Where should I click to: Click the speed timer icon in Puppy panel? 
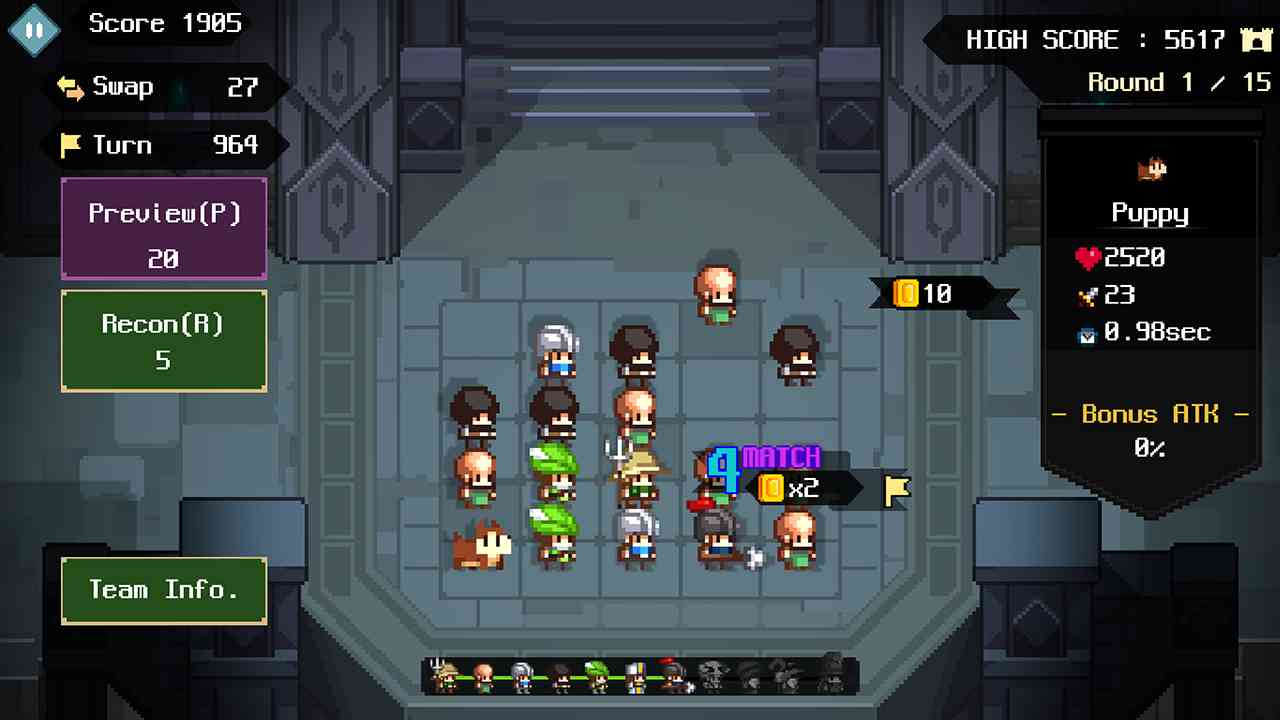coord(1087,333)
